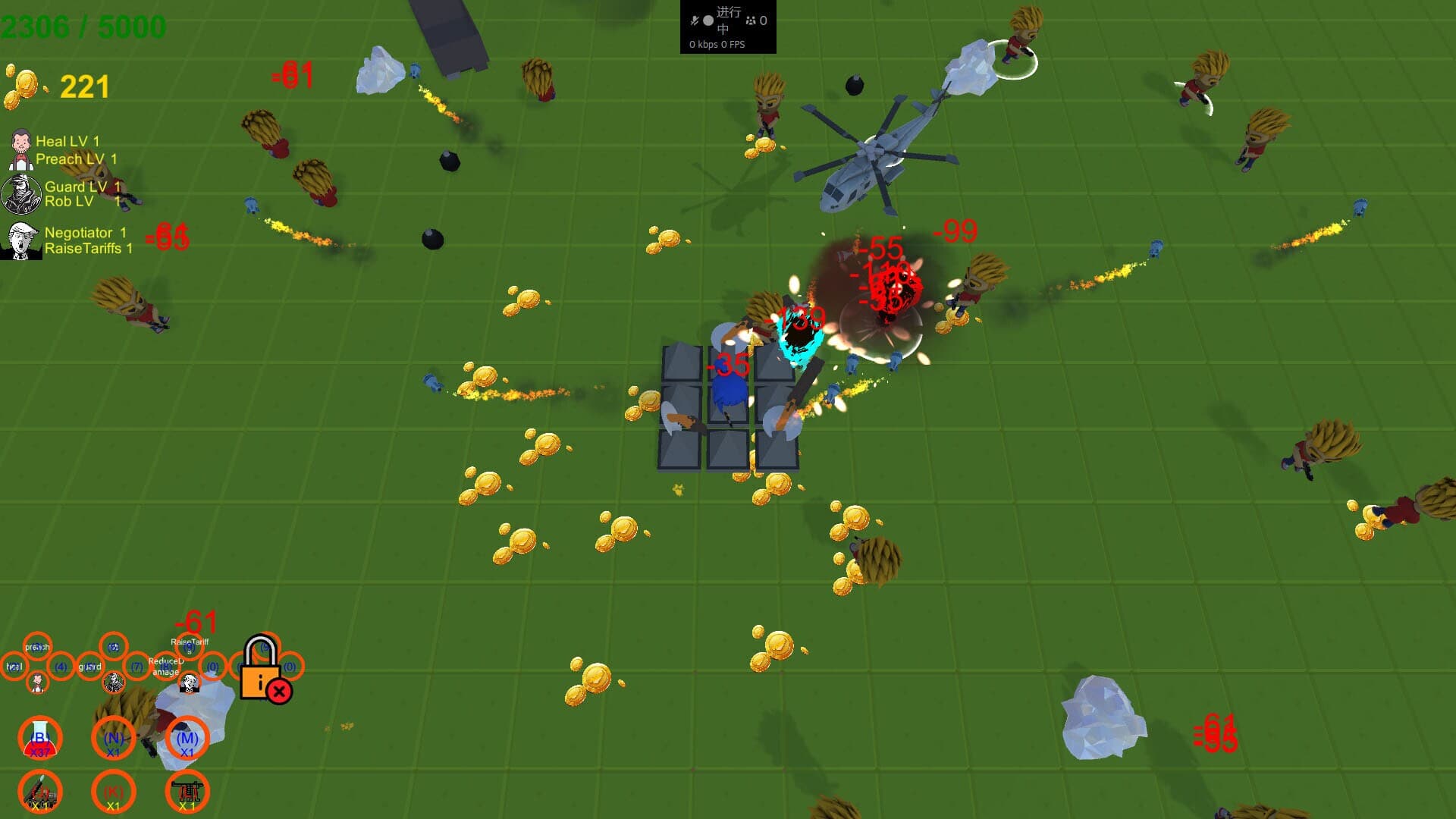This screenshot has height=819, width=1456.
Task: Dismiss the red X on the lock icon
Action: point(280,691)
